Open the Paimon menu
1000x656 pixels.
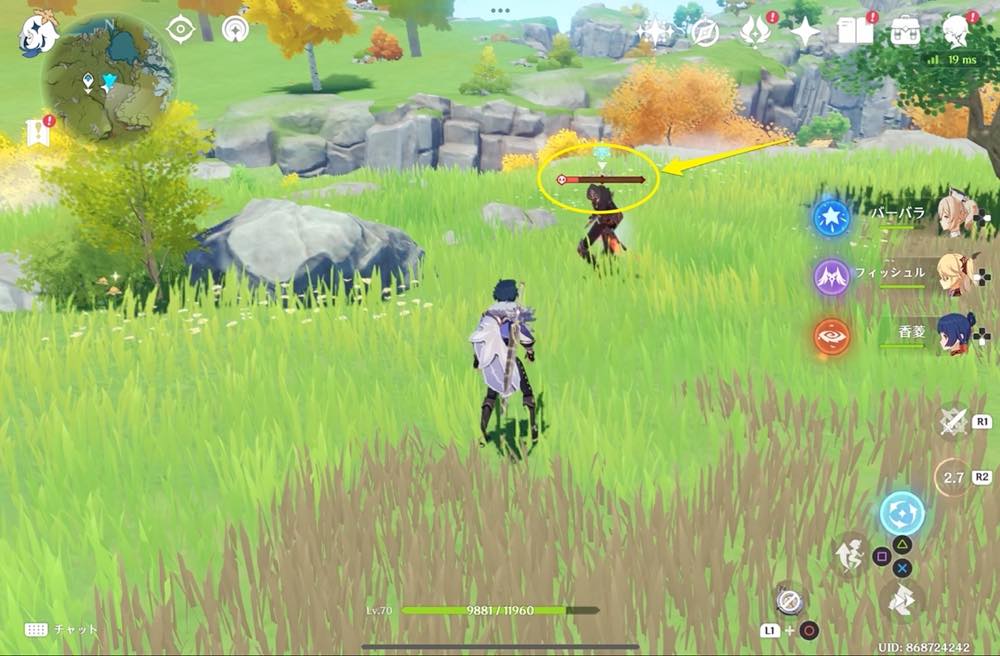tap(38, 34)
